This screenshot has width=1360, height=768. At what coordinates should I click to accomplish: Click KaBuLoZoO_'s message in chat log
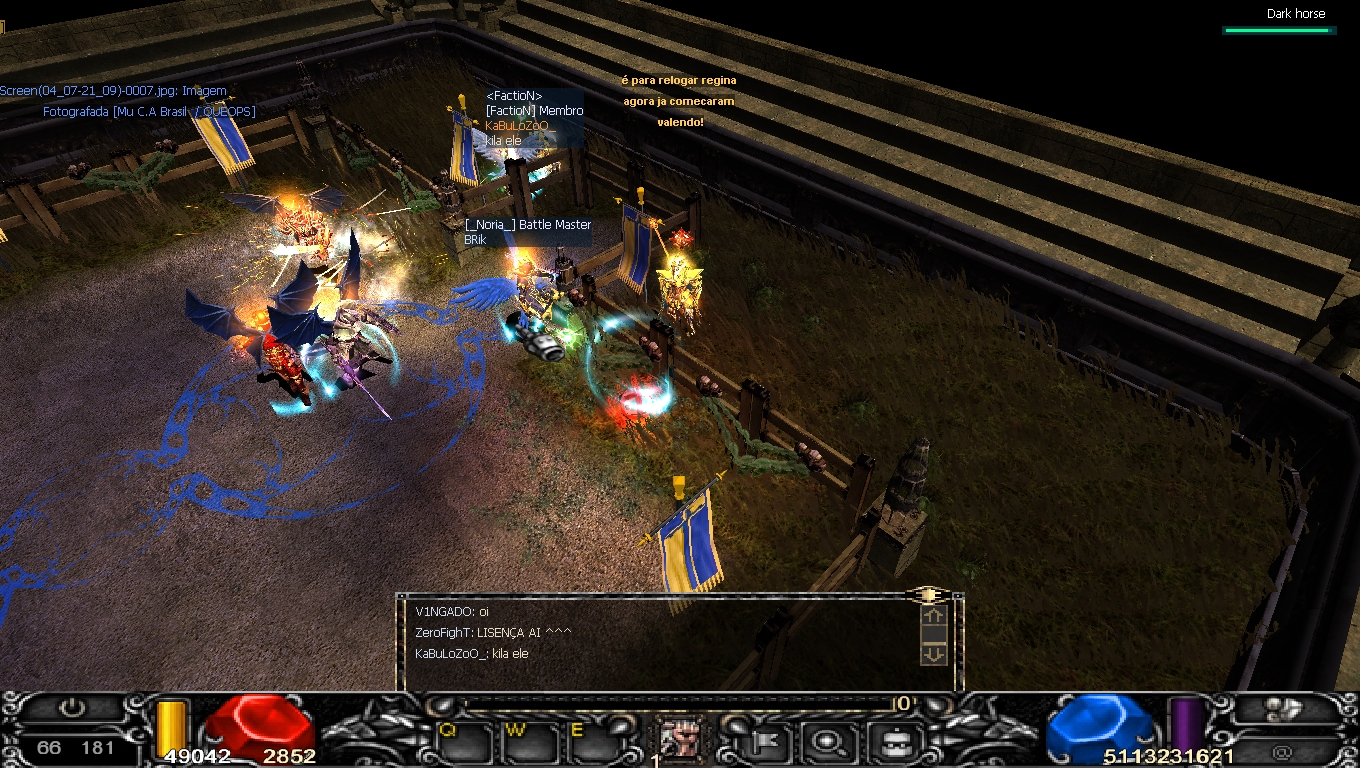tap(472, 654)
